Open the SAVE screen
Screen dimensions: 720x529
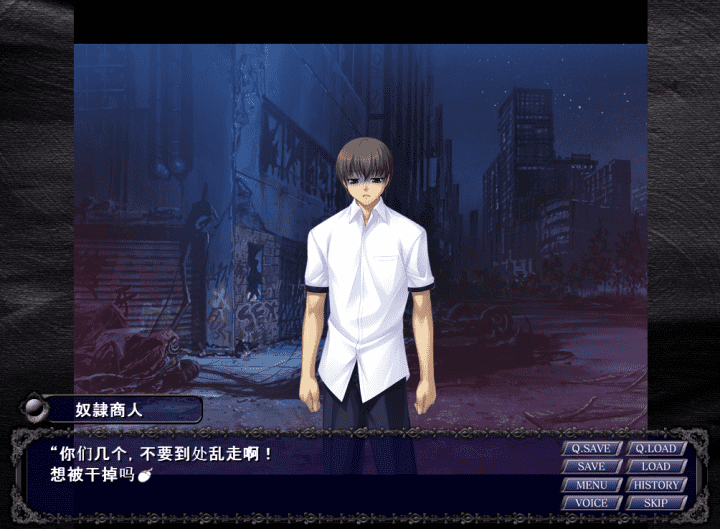coord(592,467)
